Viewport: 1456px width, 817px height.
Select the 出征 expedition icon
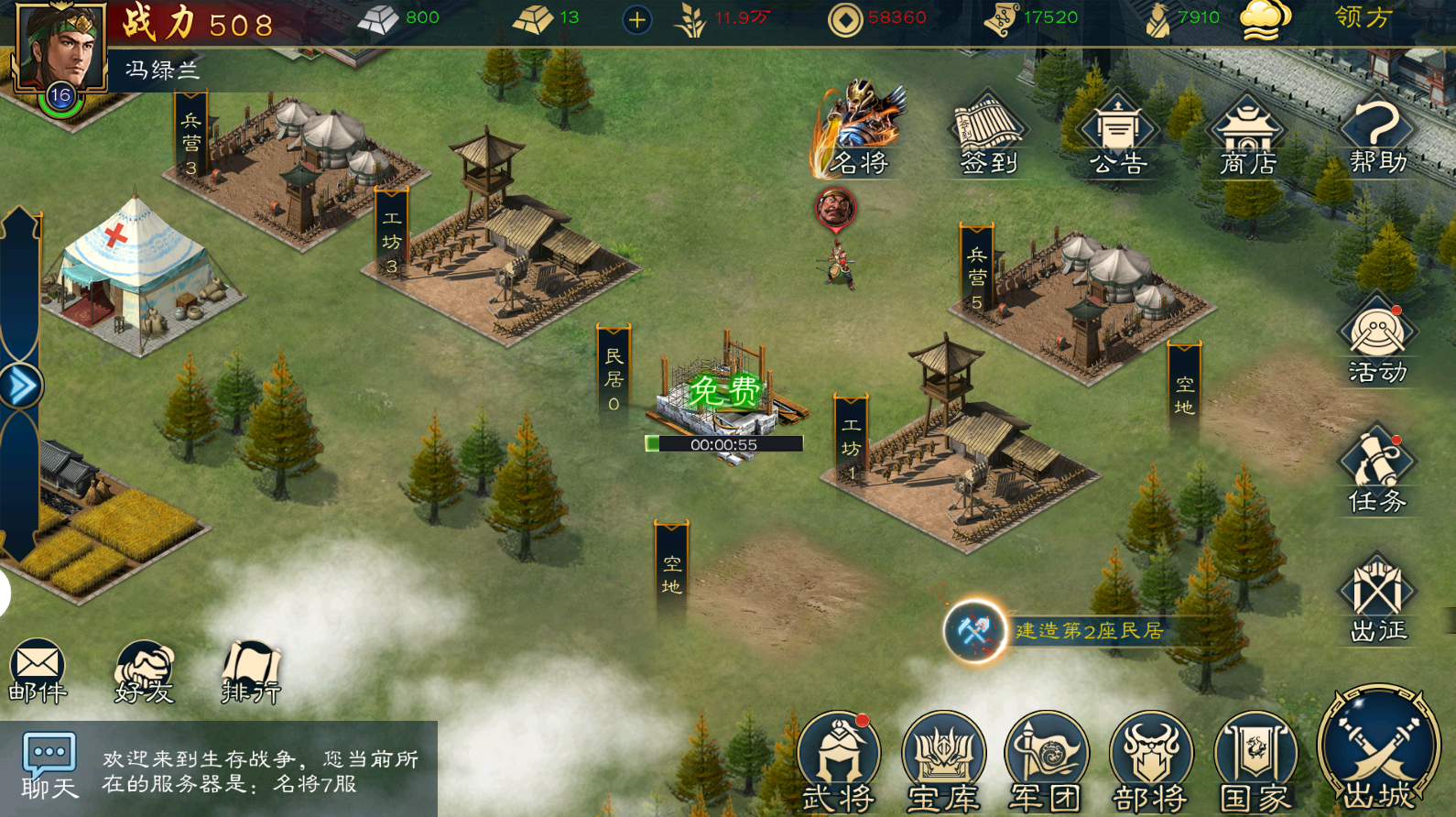click(1377, 599)
